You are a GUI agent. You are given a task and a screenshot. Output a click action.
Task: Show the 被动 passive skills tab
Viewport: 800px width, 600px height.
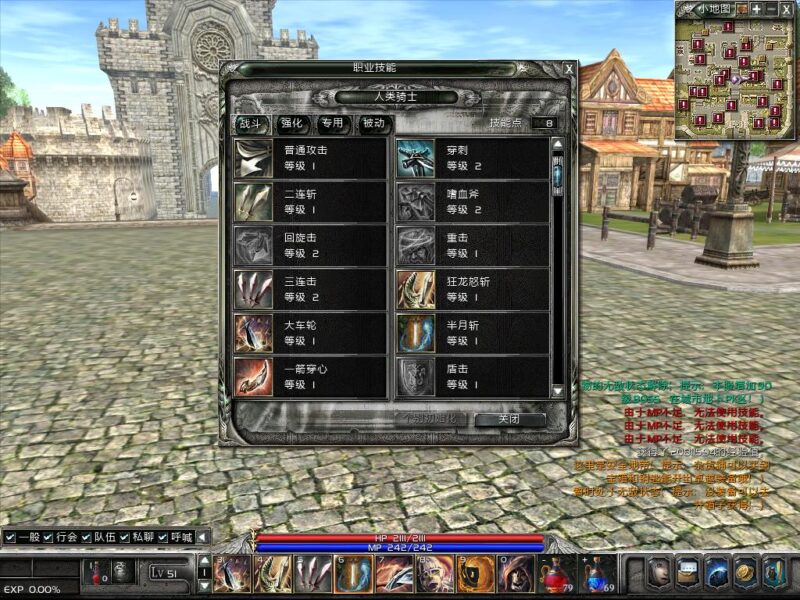click(373, 124)
